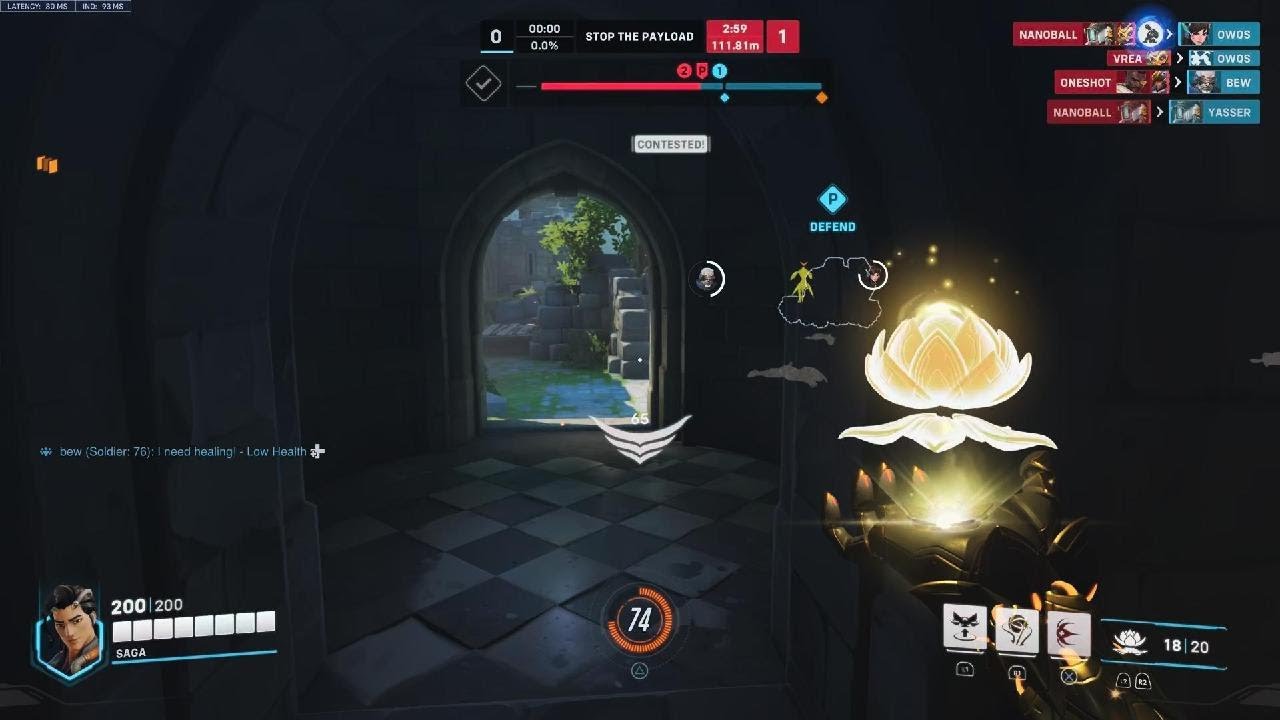1280x720 pixels.
Task: Click the ultimate charge meter showing 74
Action: tap(639, 621)
